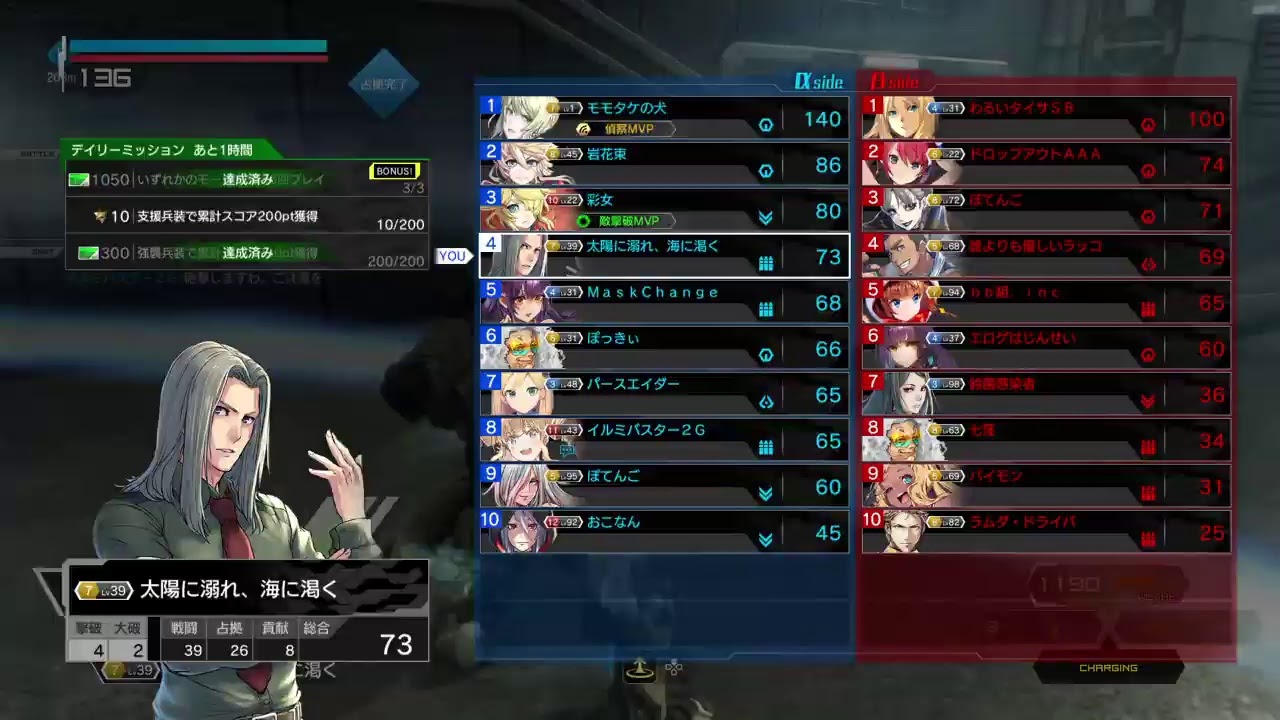1280x720 pixels.
Task: Open the デイリーミッション header
Action: (x=162, y=150)
